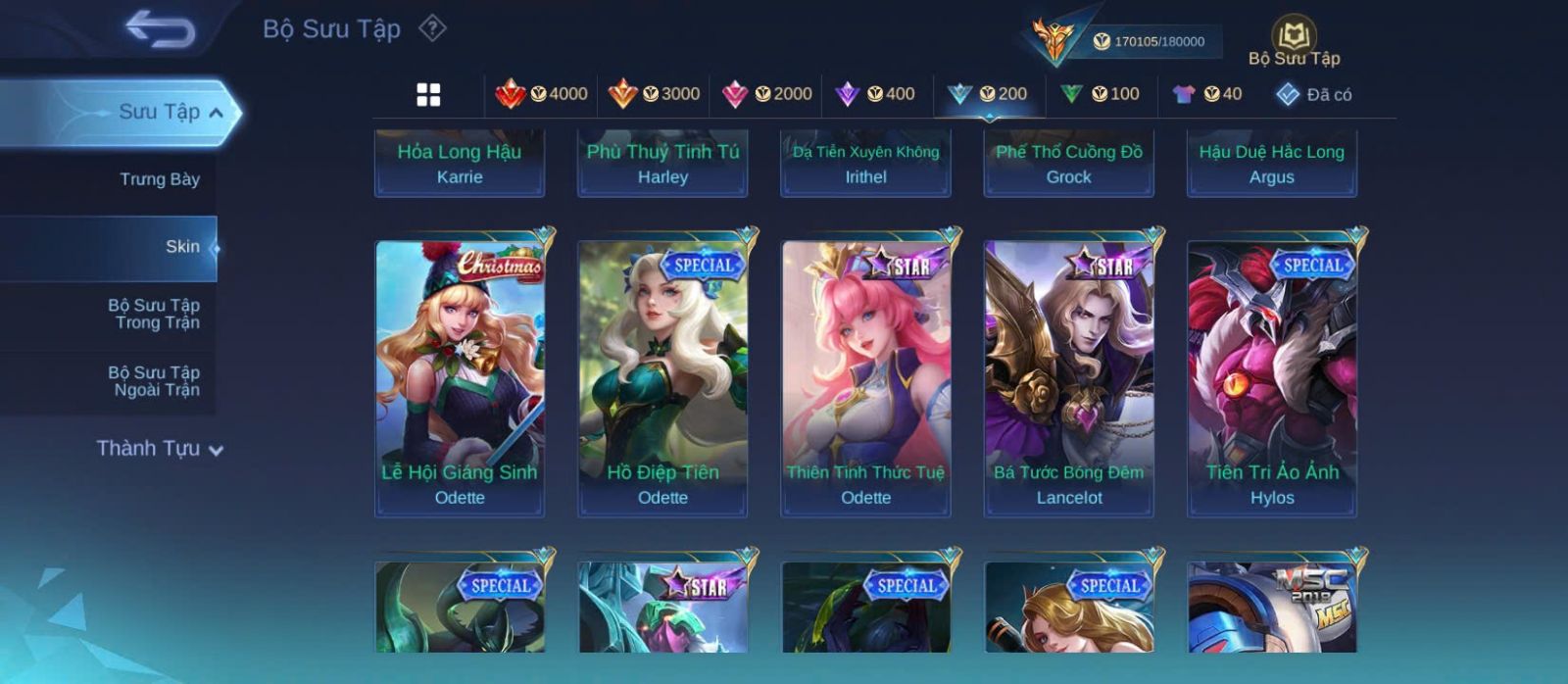Screen dimensions: 1568x684
Task: Toggle the Đã có owned filter
Action: click(x=1313, y=94)
